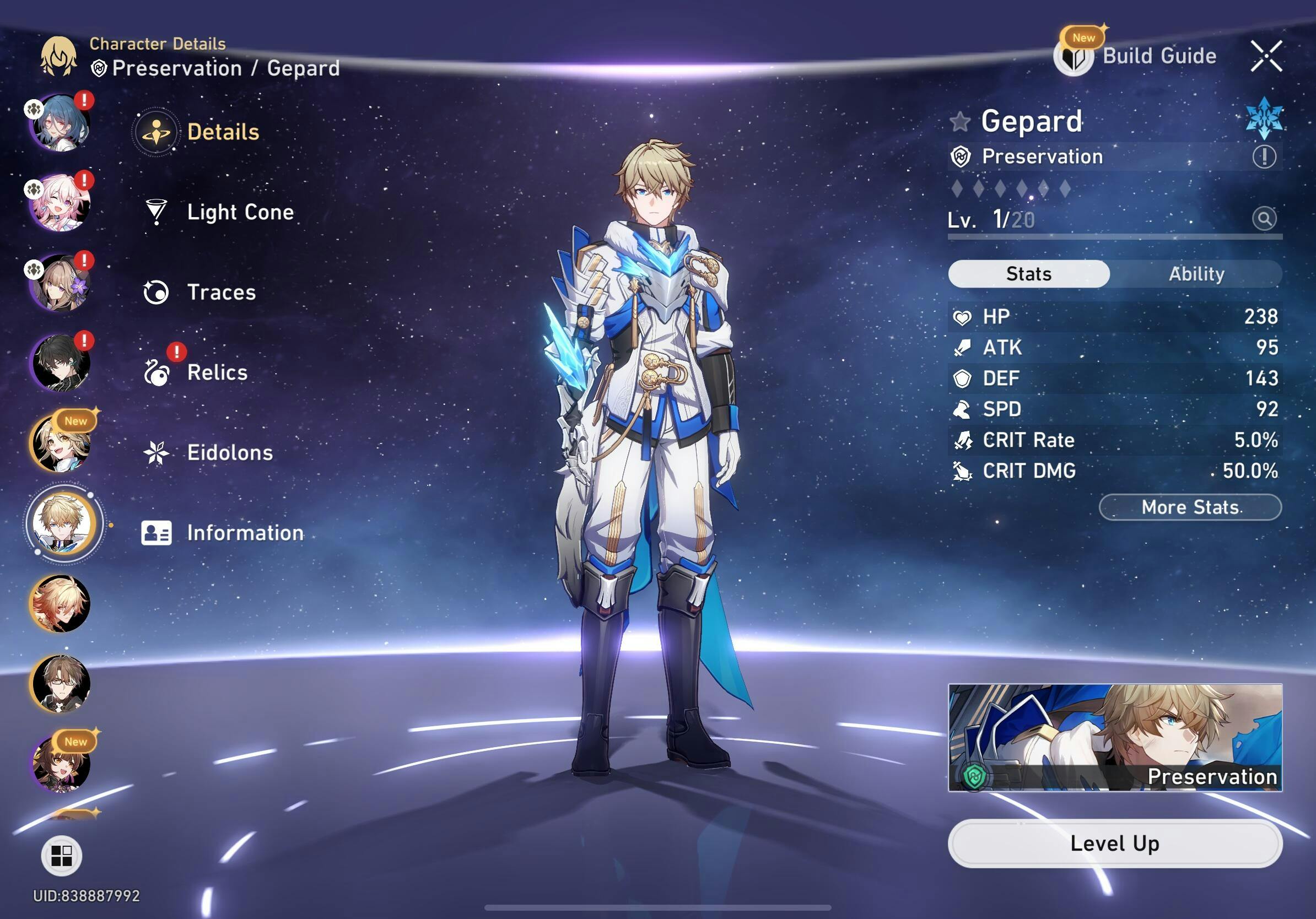Click the magnifier icon beside the level
Image resolution: width=1316 pixels, height=919 pixels.
click(x=1264, y=218)
